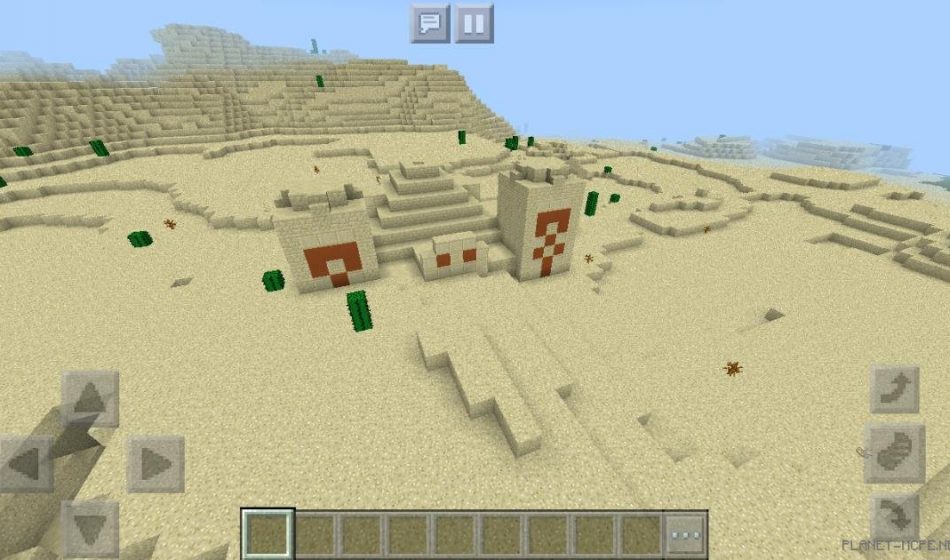Image resolution: width=950 pixels, height=560 pixels.
Task: Tap the move forward arrow on the D-pad
Action: pos(90,399)
